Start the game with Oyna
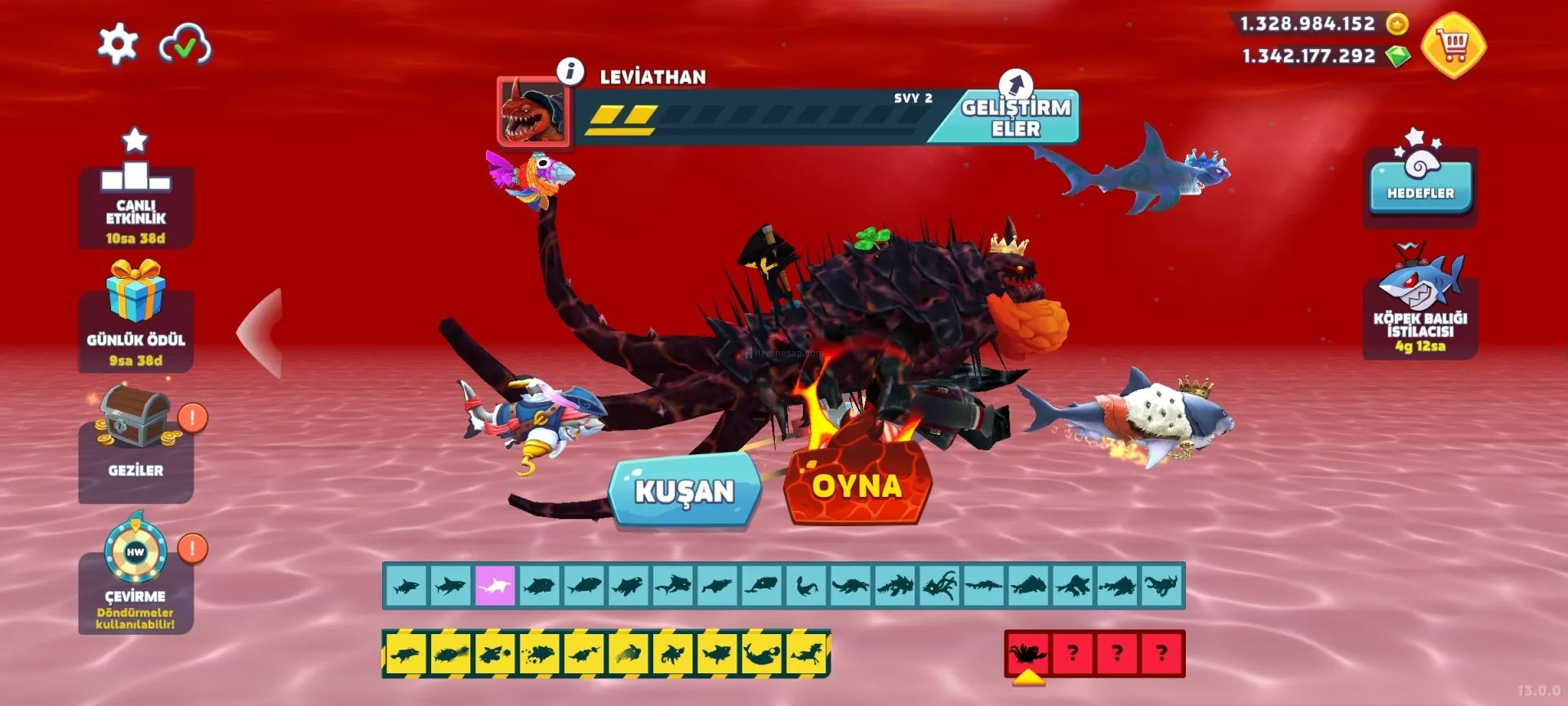The width and height of the screenshot is (1568, 706). (x=857, y=485)
